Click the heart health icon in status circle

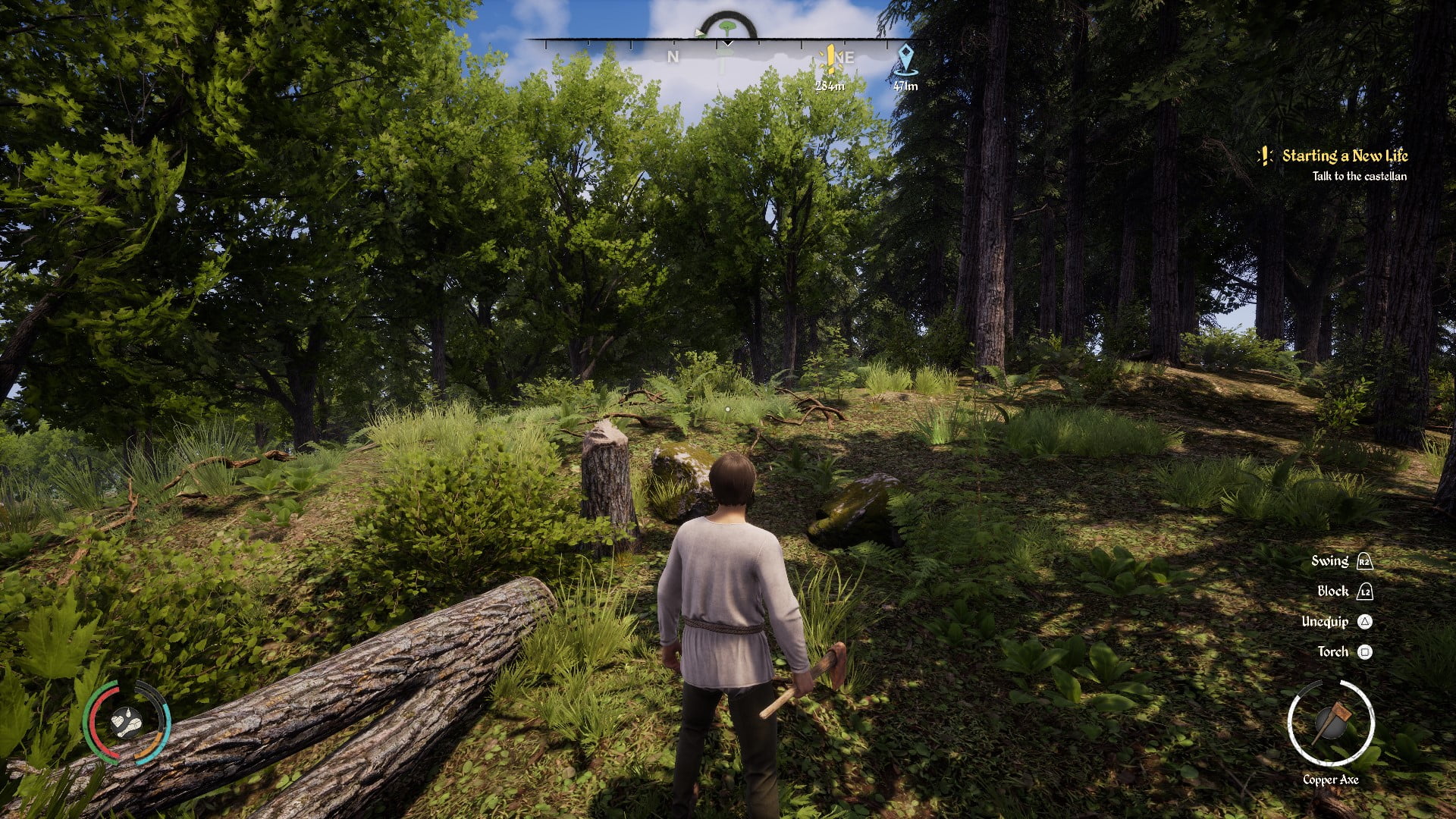pos(118,721)
